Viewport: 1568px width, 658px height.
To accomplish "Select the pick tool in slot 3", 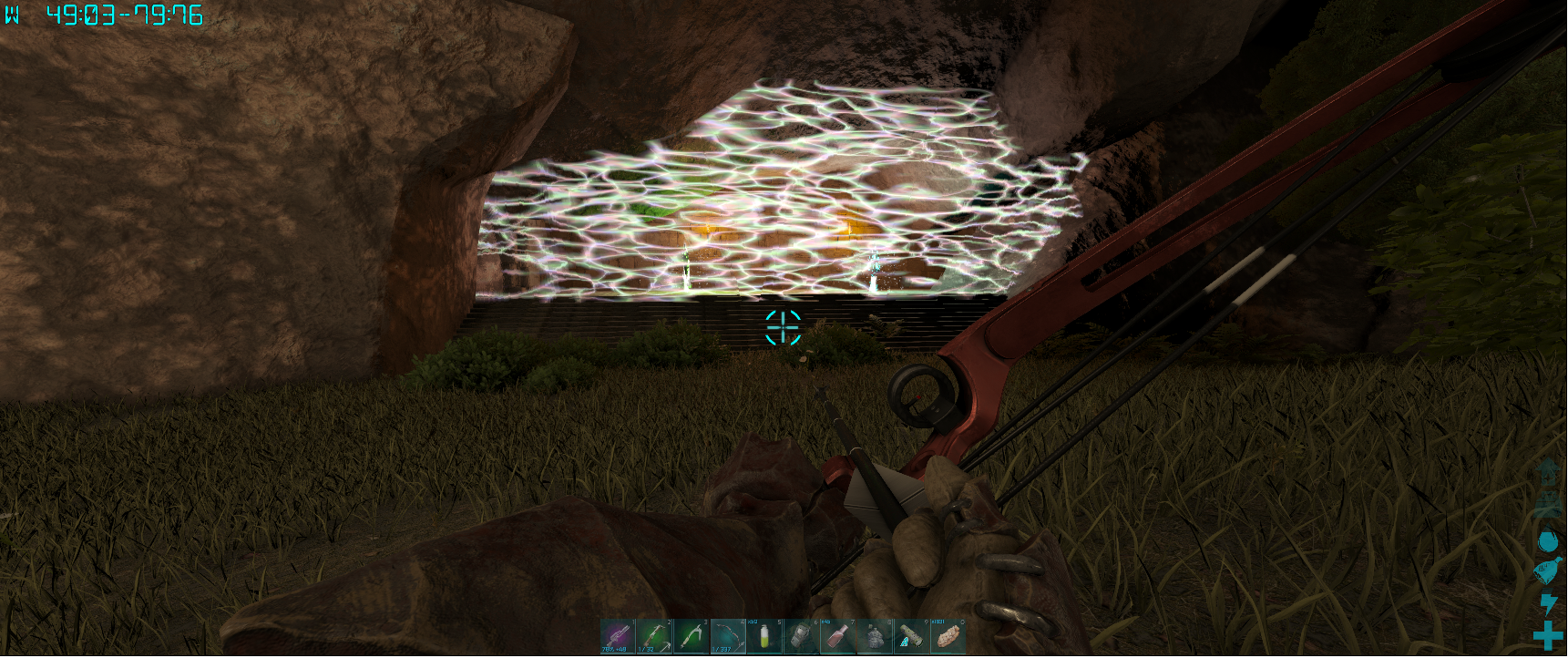I will pyautogui.click(x=692, y=636).
